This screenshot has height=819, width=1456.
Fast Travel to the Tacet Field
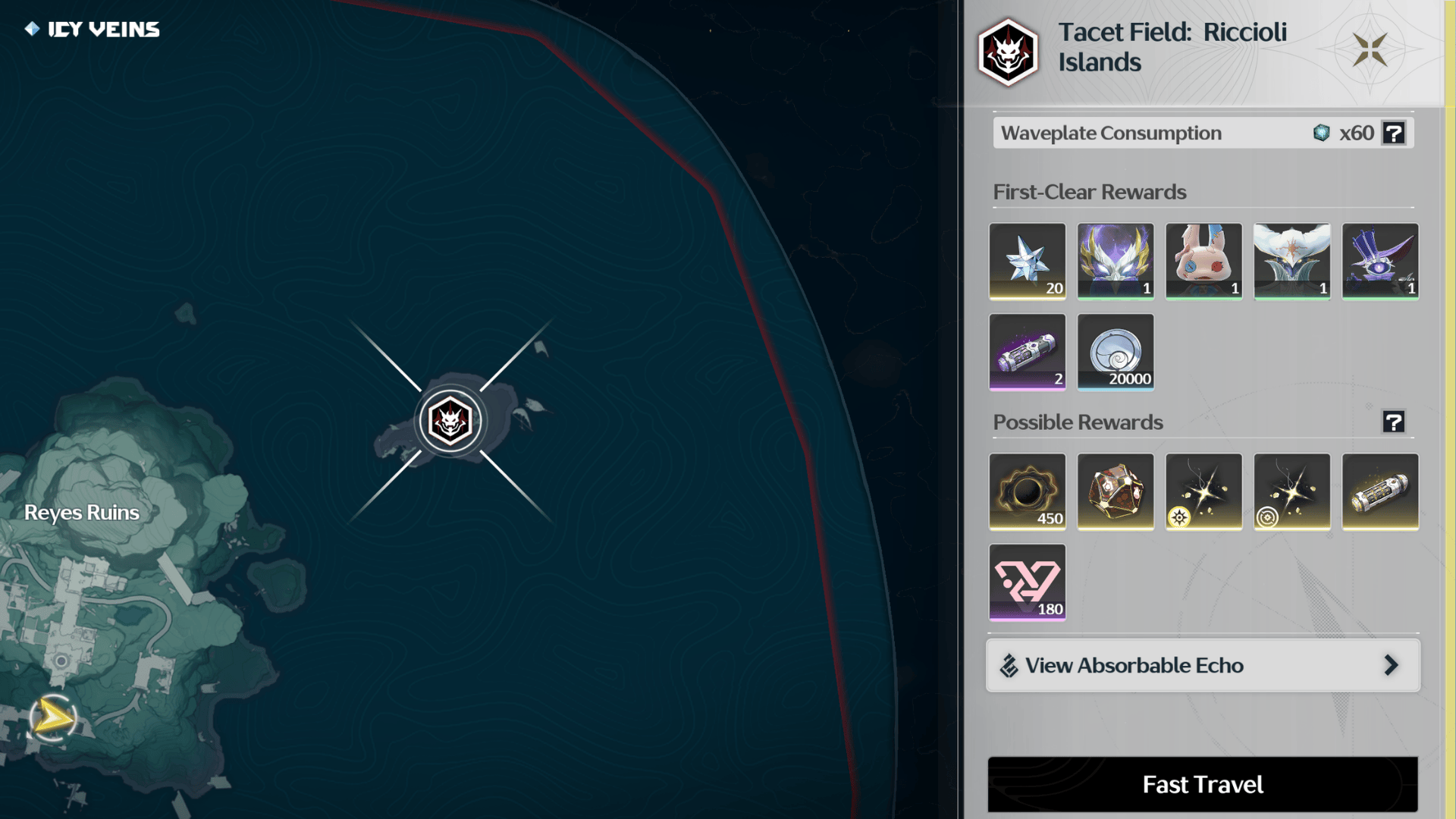1202,784
